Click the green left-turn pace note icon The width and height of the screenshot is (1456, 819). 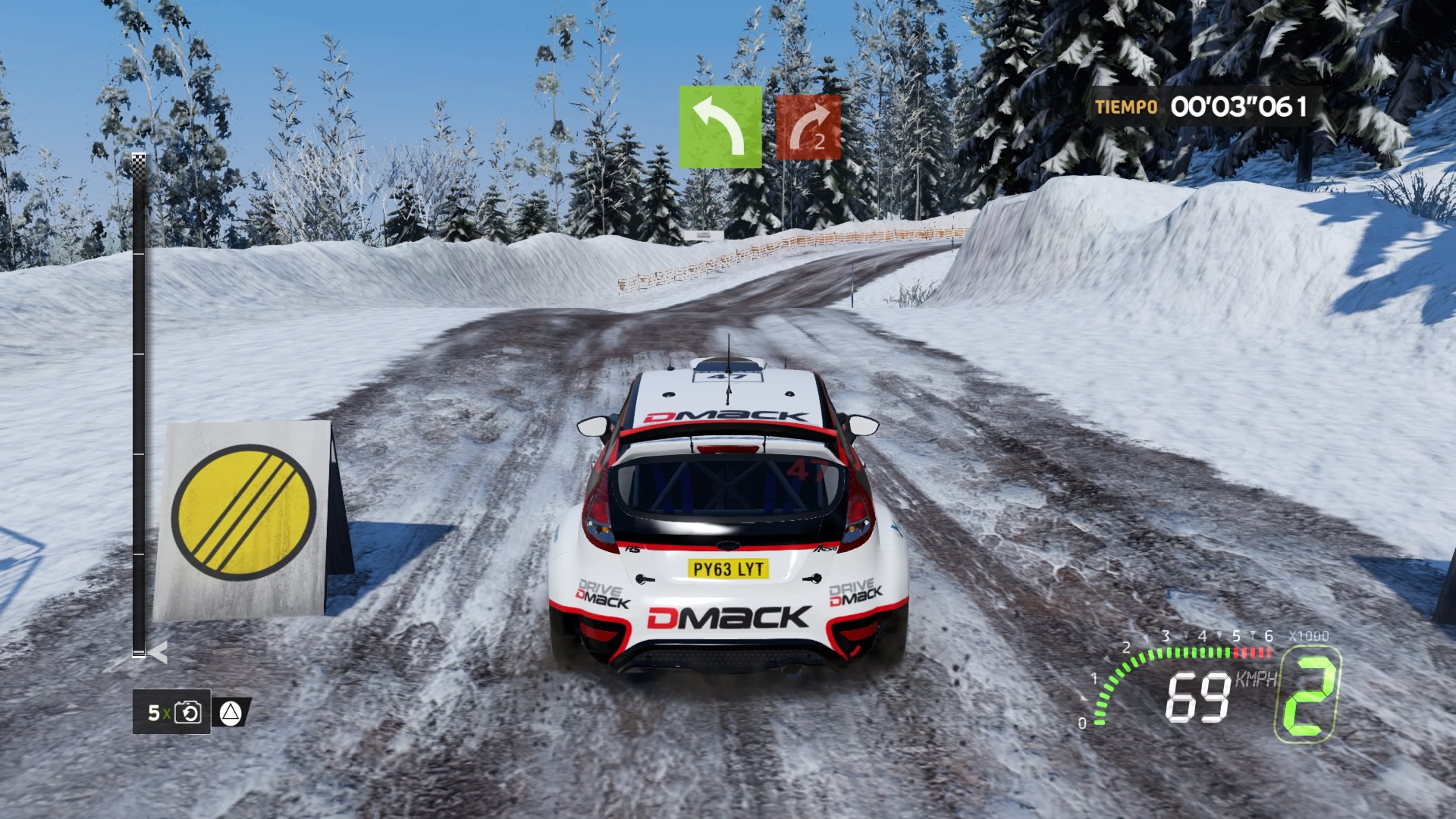click(x=720, y=127)
